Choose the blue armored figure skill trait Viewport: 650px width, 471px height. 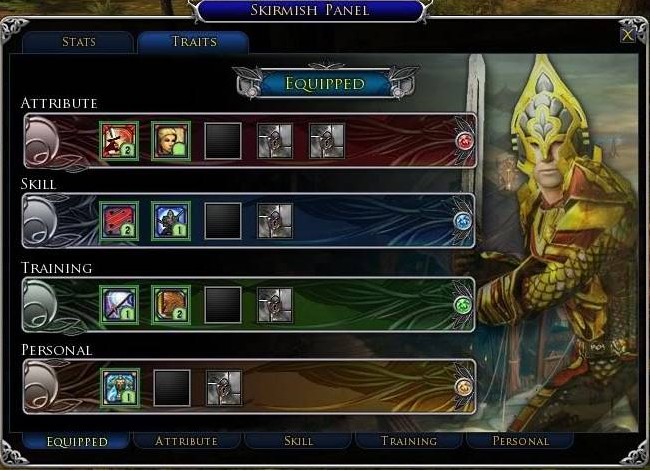click(171, 221)
